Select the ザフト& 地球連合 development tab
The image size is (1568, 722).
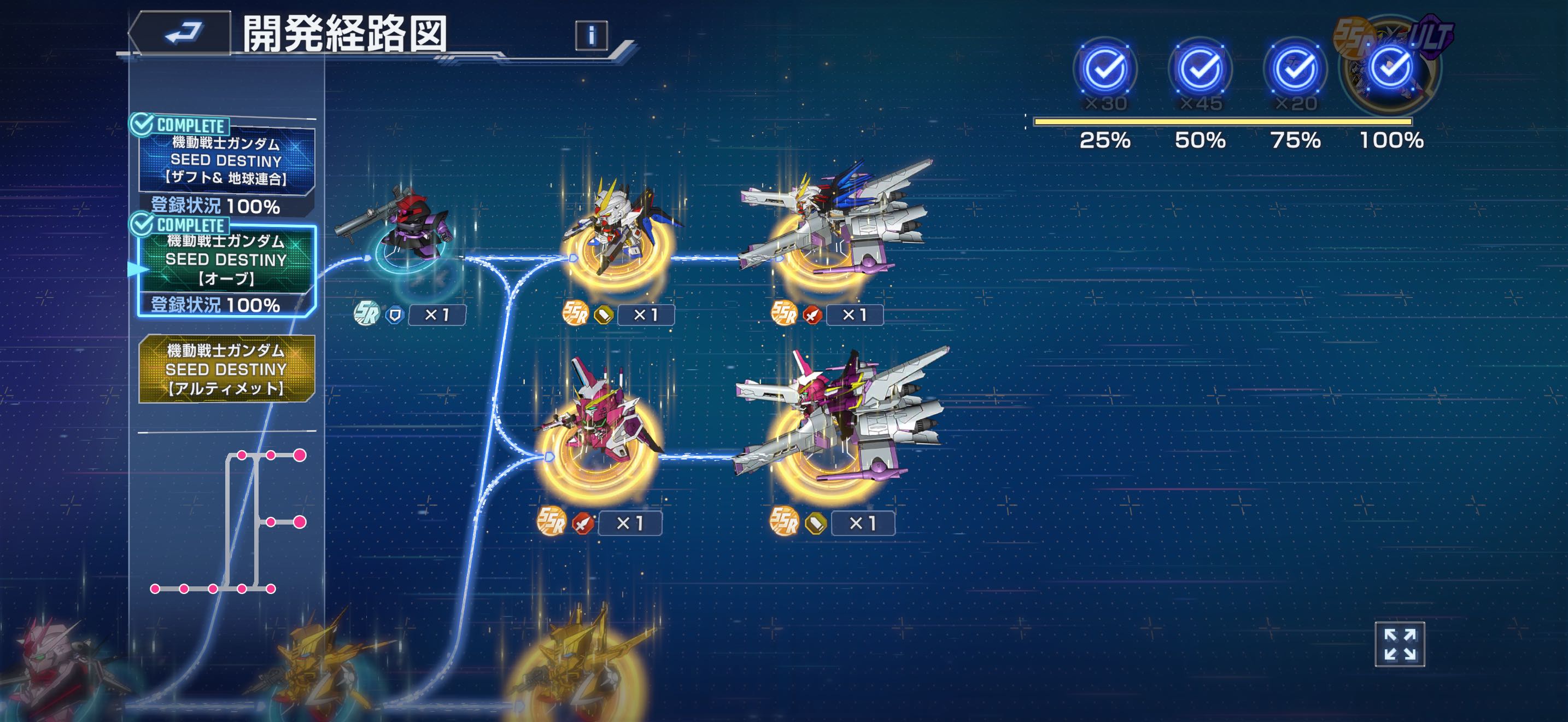pyautogui.click(x=226, y=161)
